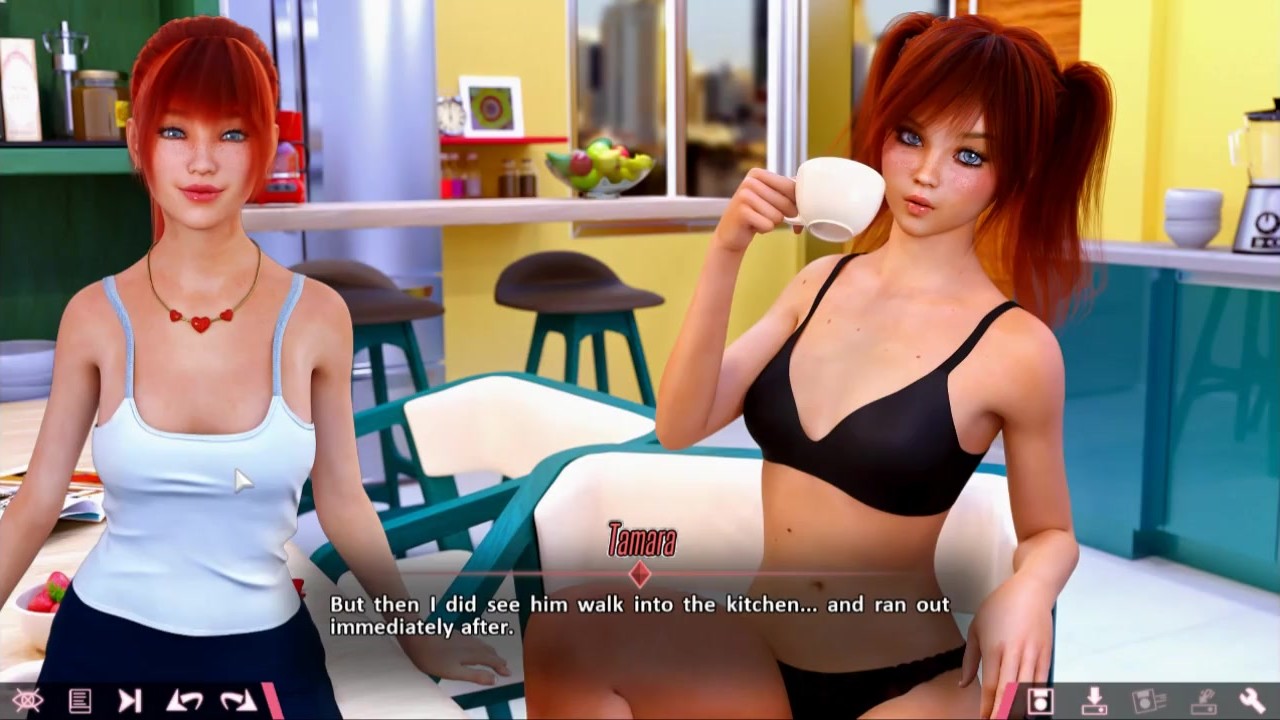This screenshot has height=720, width=1280.
Task: Enable skip mode via the fast-forward icon
Action: click(x=130, y=700)
